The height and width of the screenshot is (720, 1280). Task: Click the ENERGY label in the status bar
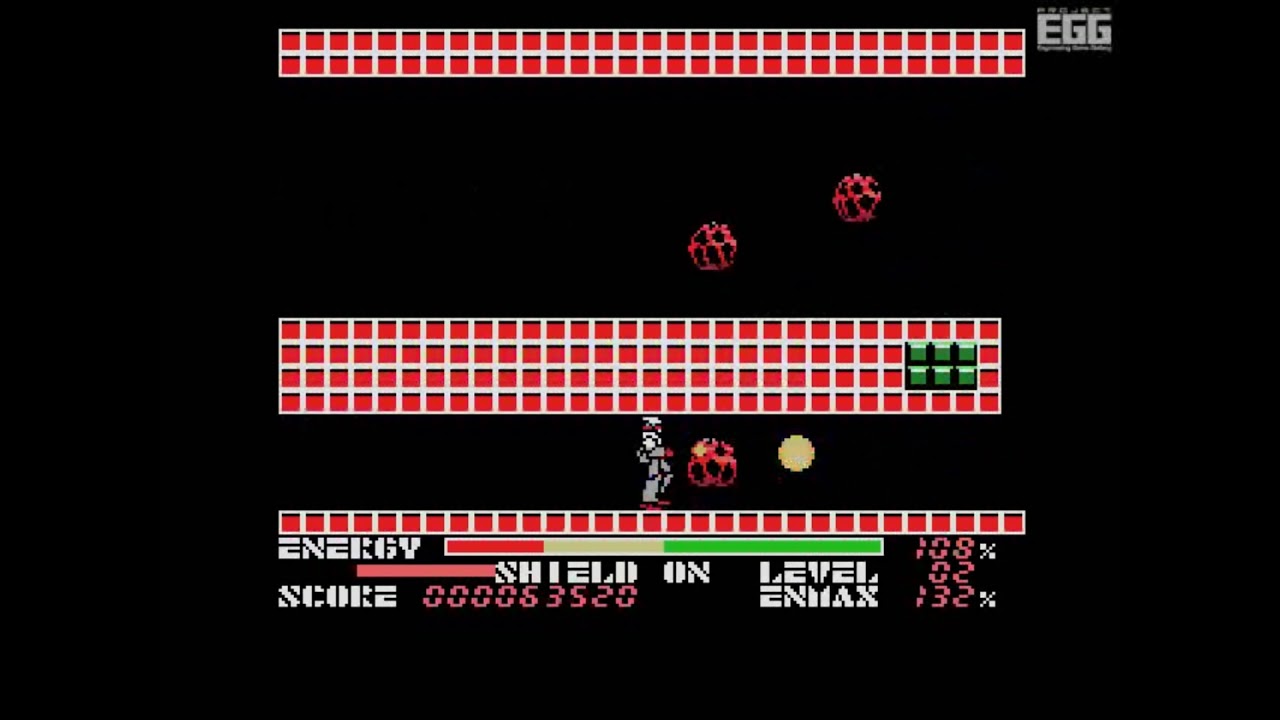pos(349,548)
